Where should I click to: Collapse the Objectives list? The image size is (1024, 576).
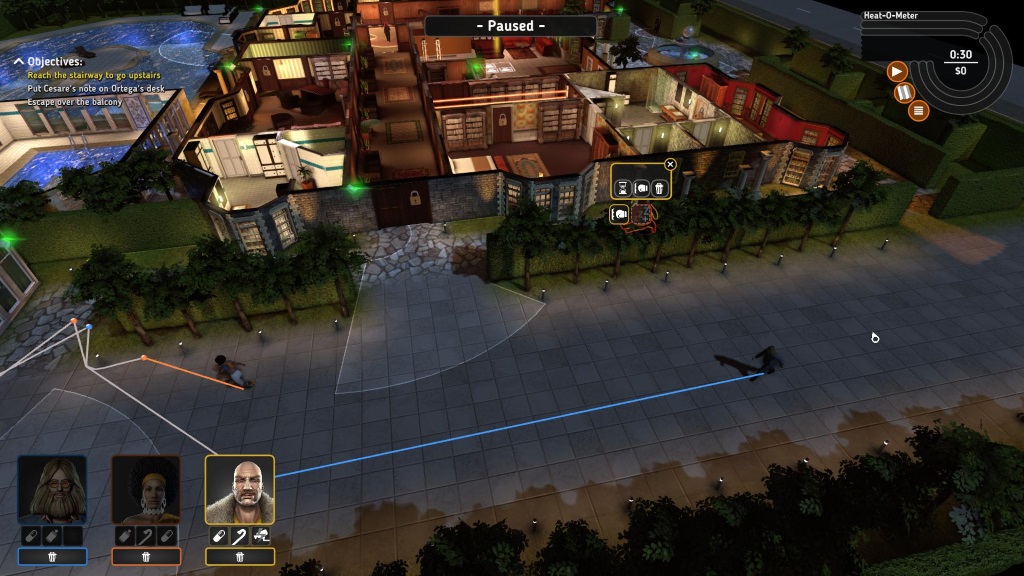click(x=18, y=62)
